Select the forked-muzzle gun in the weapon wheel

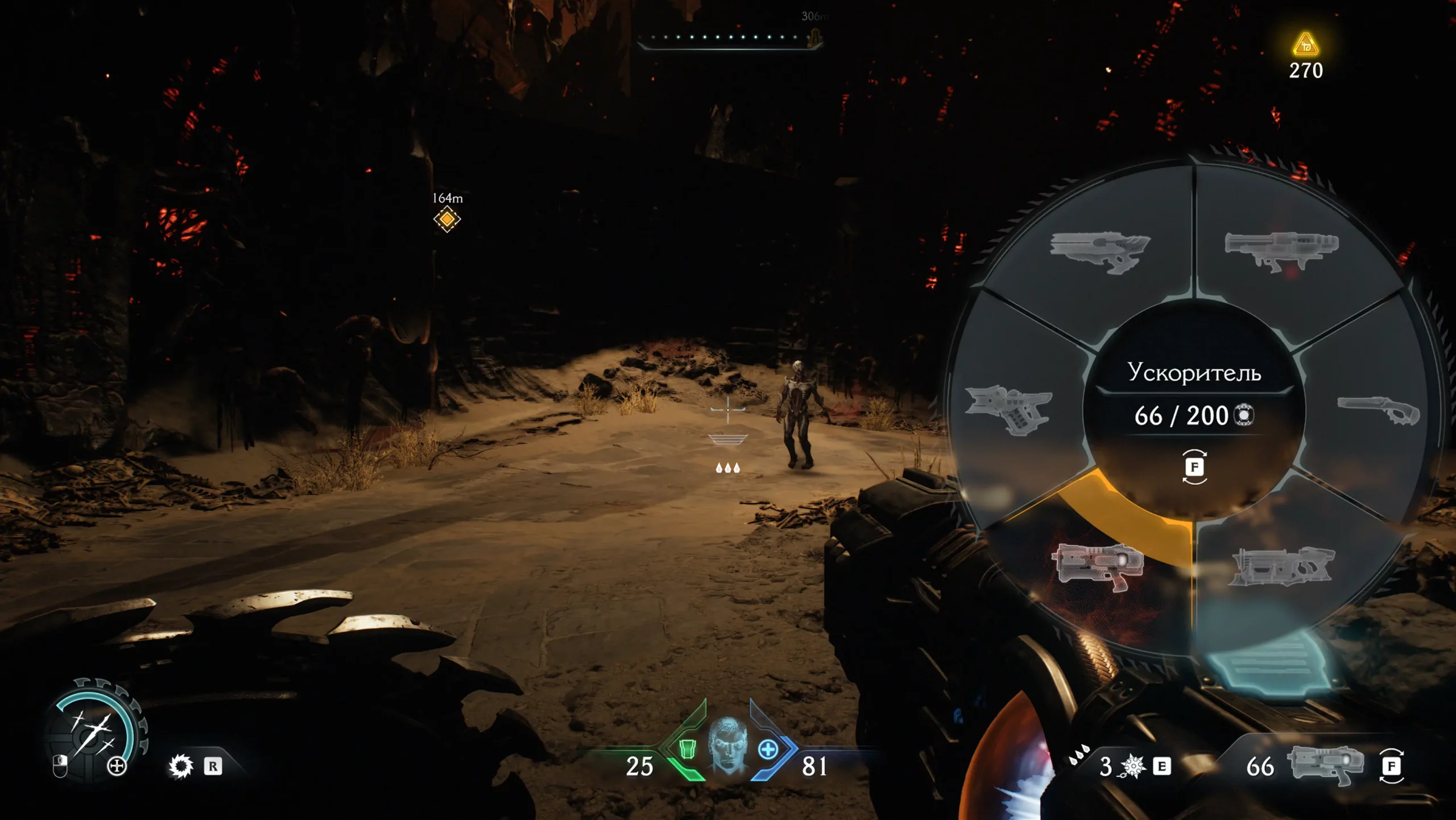pos(1009,409)
